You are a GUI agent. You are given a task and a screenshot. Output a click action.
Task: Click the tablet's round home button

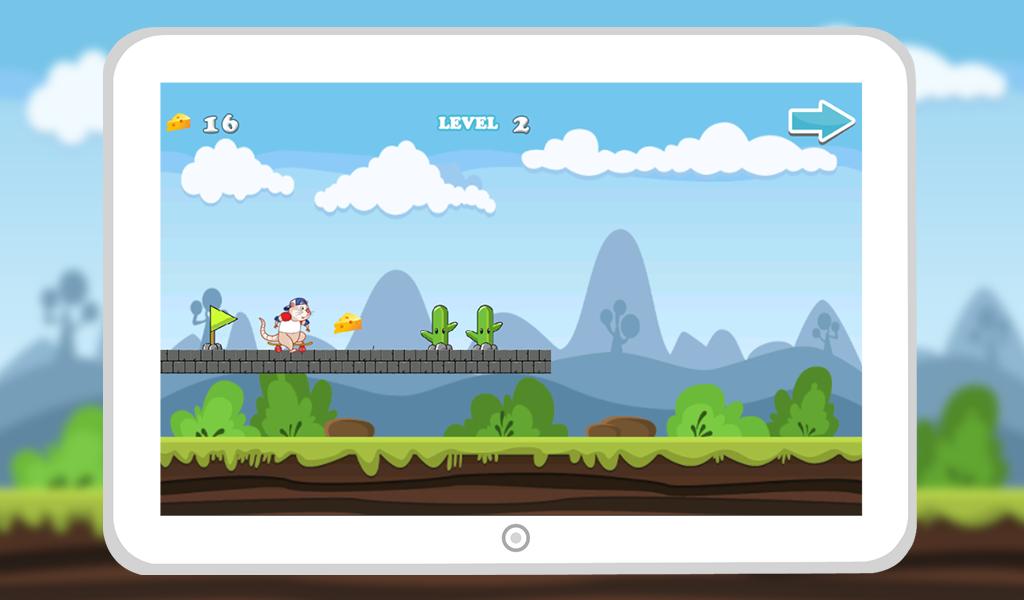(515, 538)
